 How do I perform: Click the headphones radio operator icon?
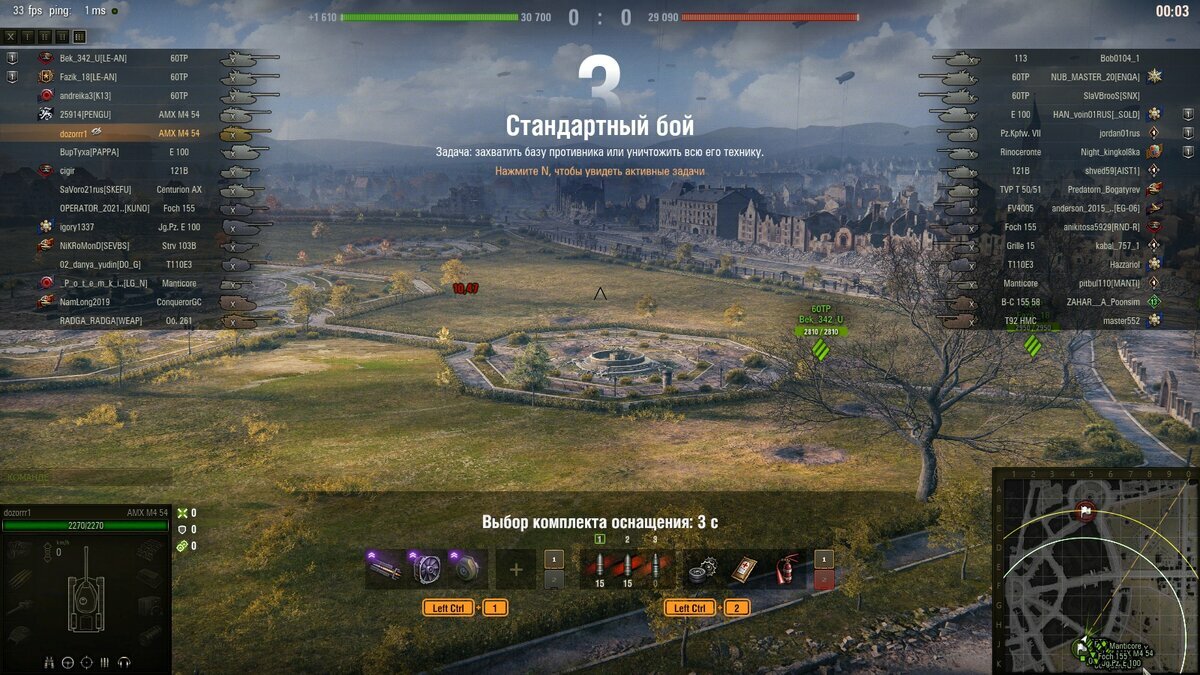(125, 662)
